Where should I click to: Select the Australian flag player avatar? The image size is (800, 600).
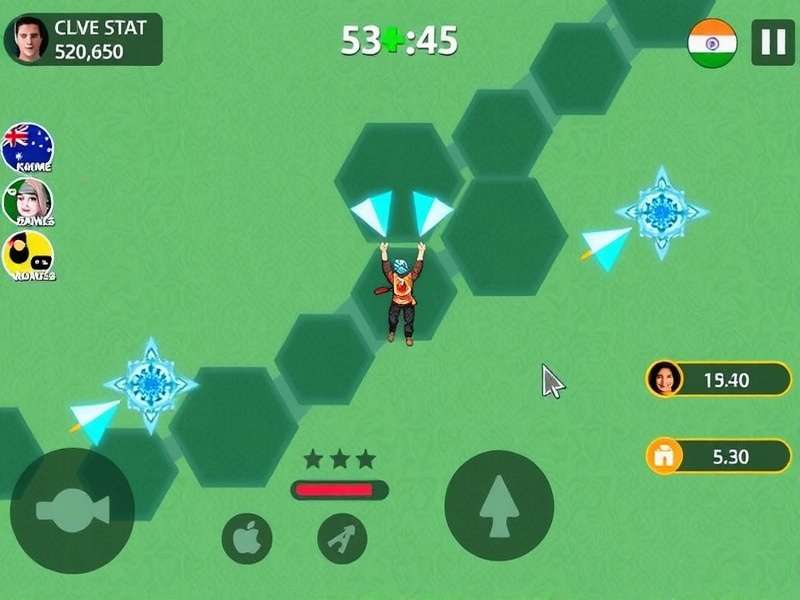[28, 147]
